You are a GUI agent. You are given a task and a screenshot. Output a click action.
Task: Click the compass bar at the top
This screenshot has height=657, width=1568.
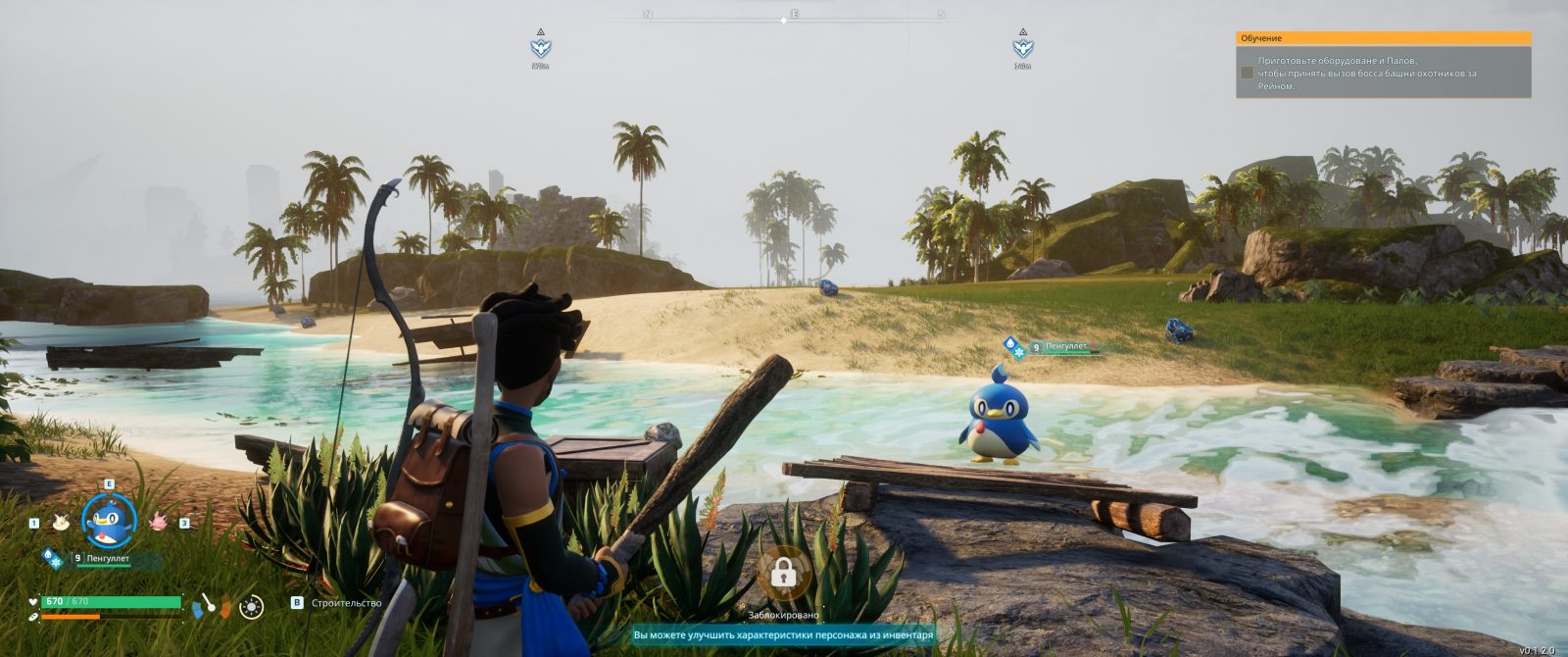click(794, 16)
